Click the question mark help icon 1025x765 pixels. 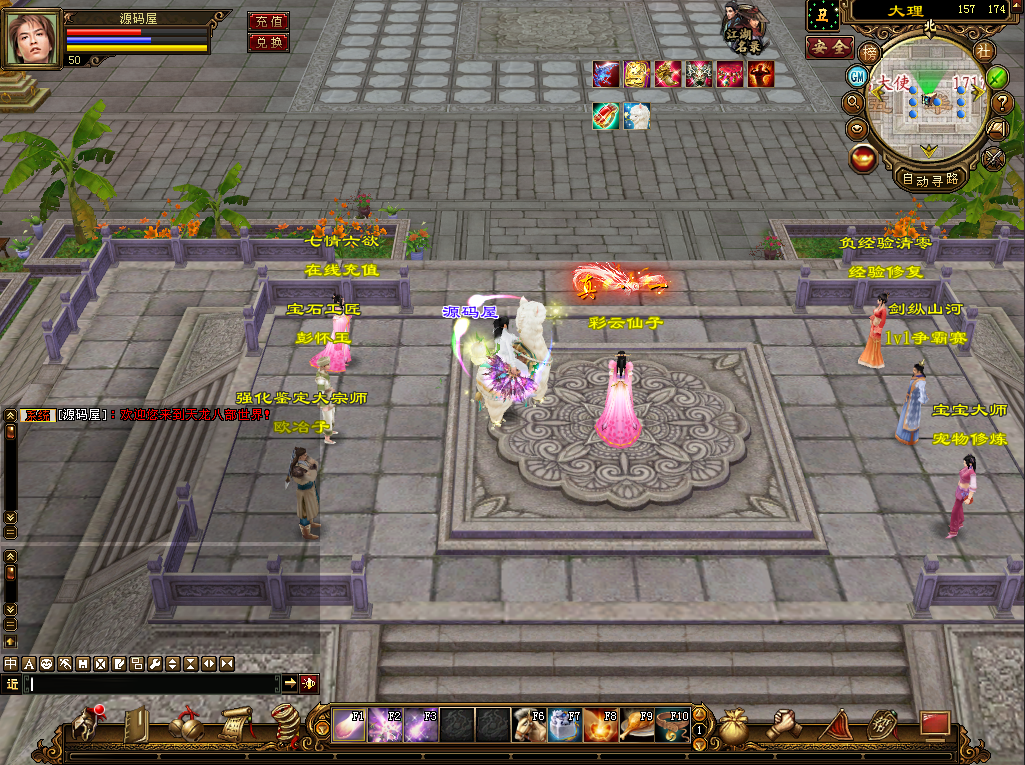pos(1004,102)
